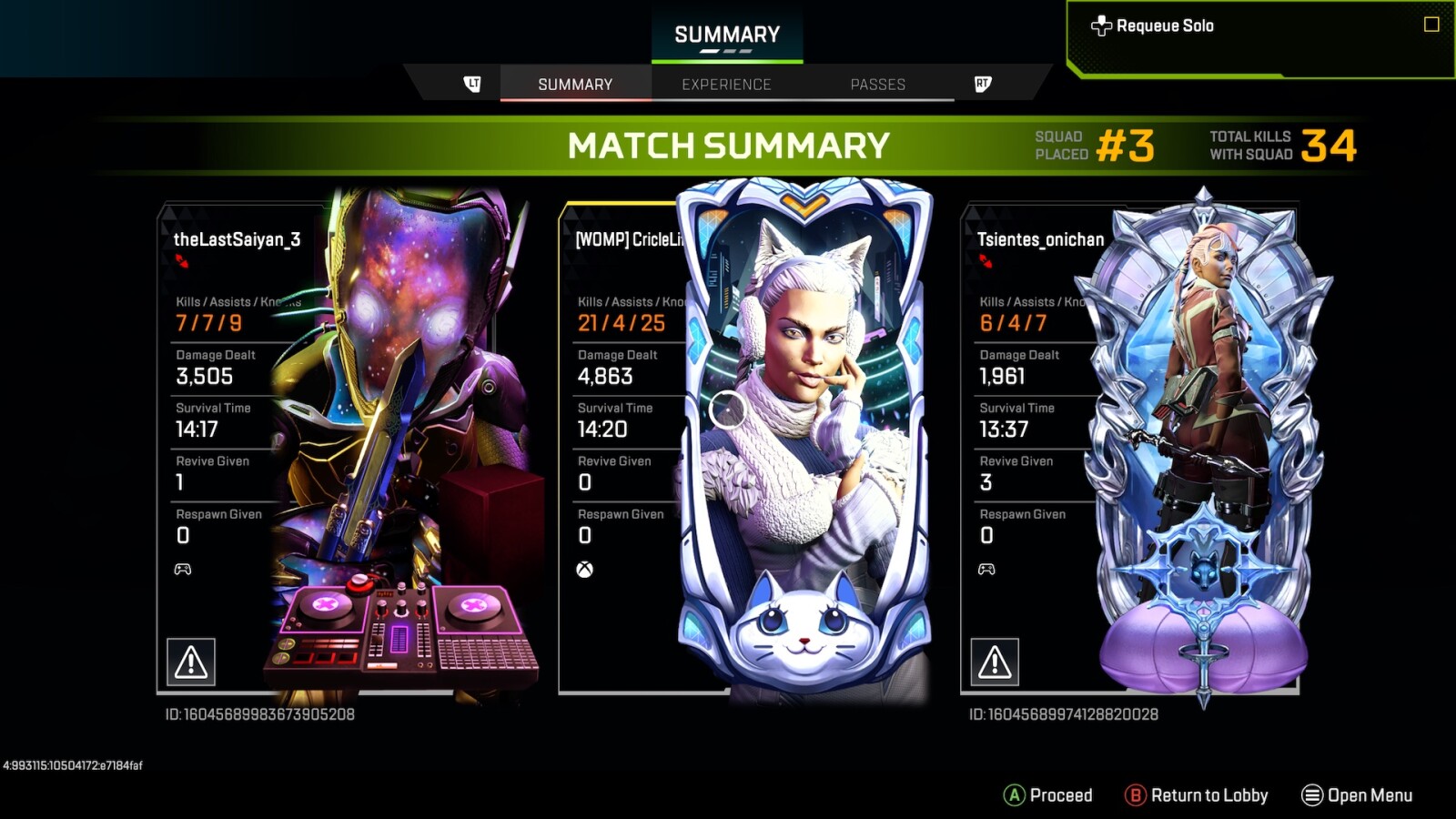Screen dimensions: 1456x819
Task: Open Menu at the bottom right
Action: point(1357,795)
